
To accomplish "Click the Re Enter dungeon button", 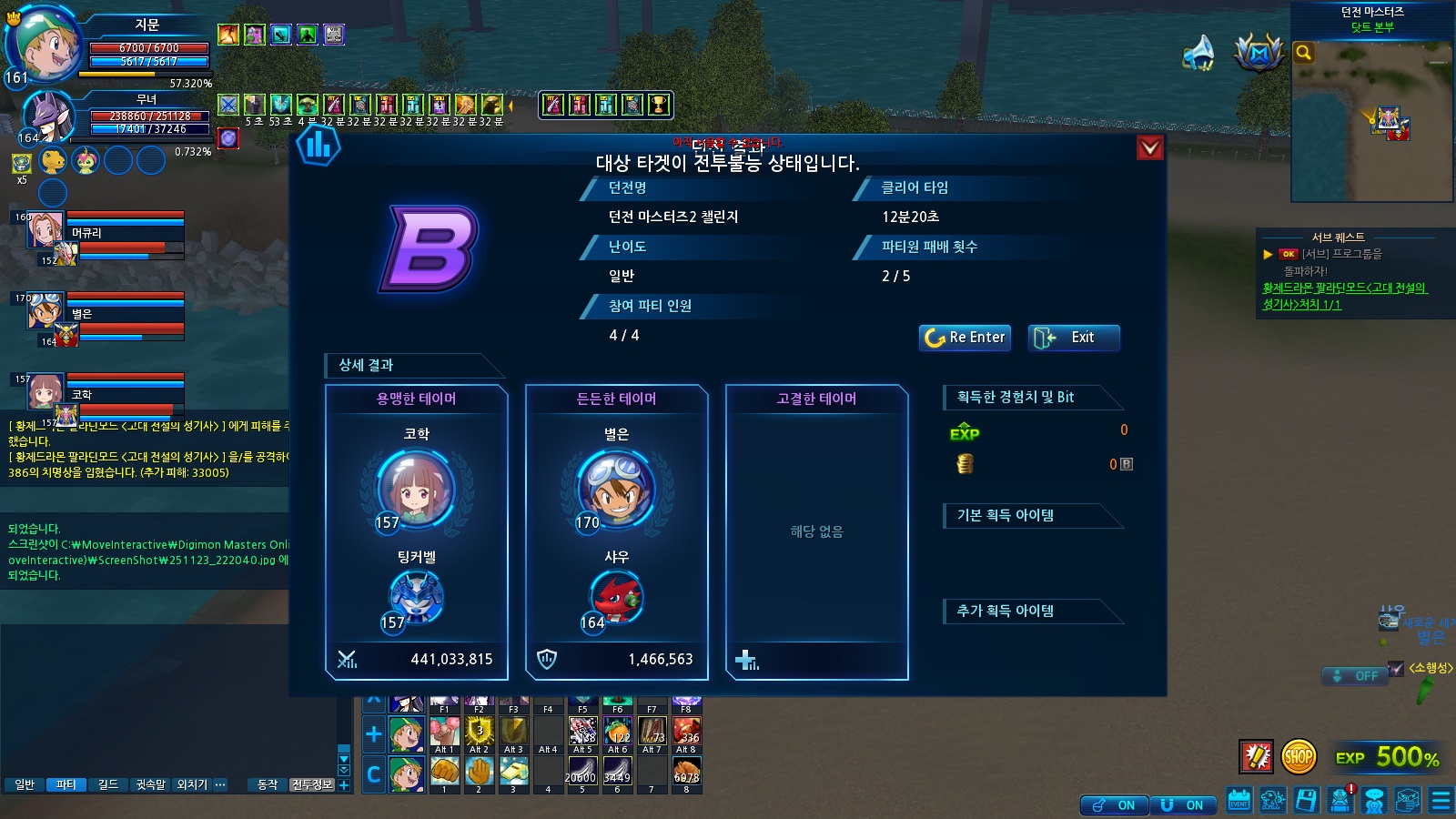I will coord(965,338).
